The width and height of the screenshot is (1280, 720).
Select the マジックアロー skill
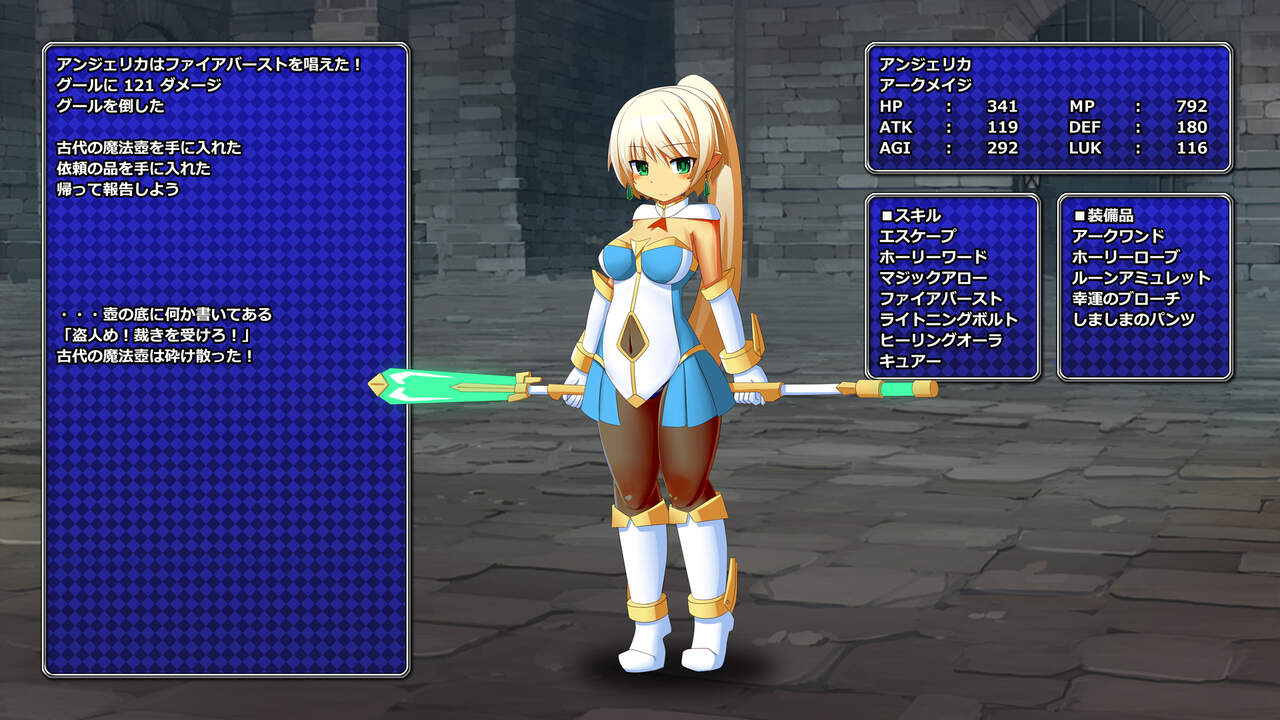tap(933, 278)
